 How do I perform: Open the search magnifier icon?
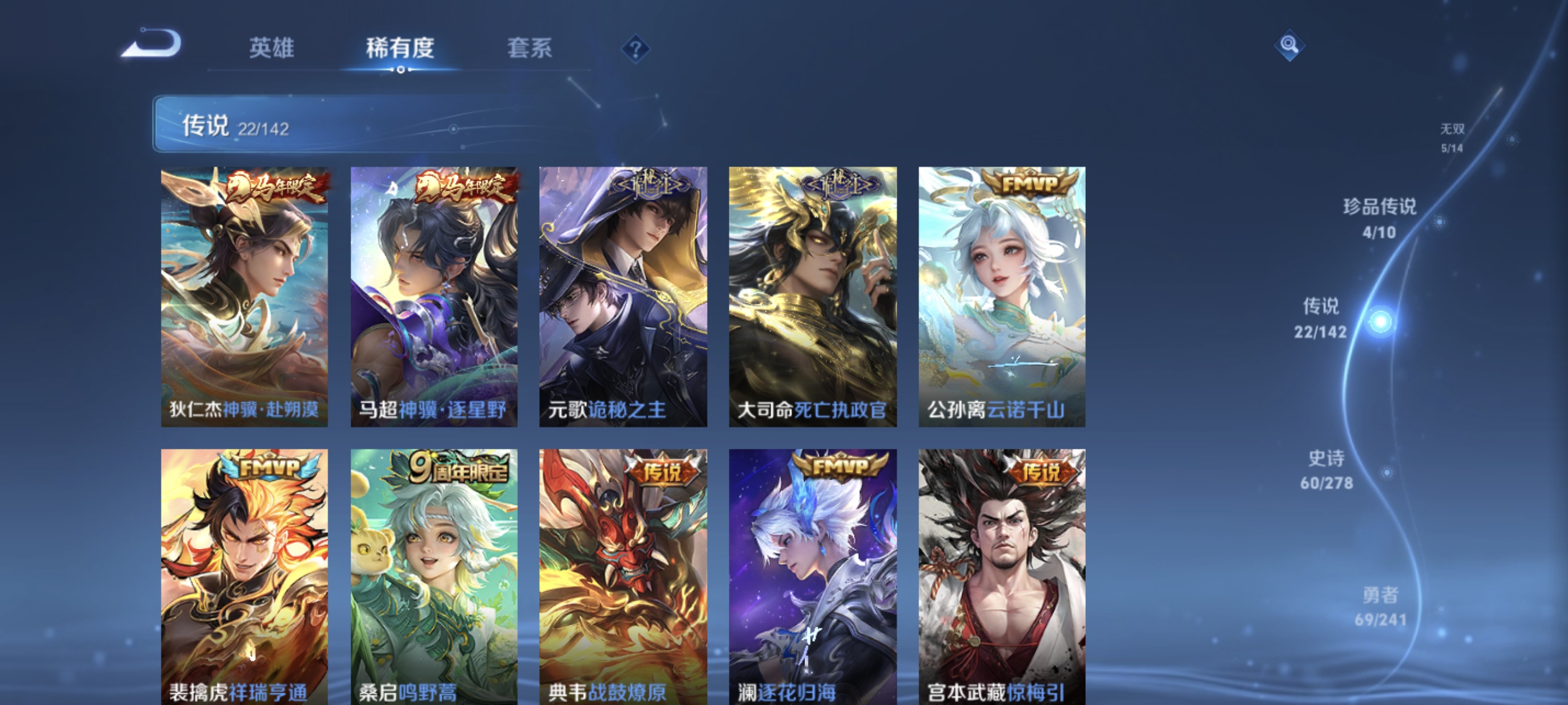coord(1290,46)
